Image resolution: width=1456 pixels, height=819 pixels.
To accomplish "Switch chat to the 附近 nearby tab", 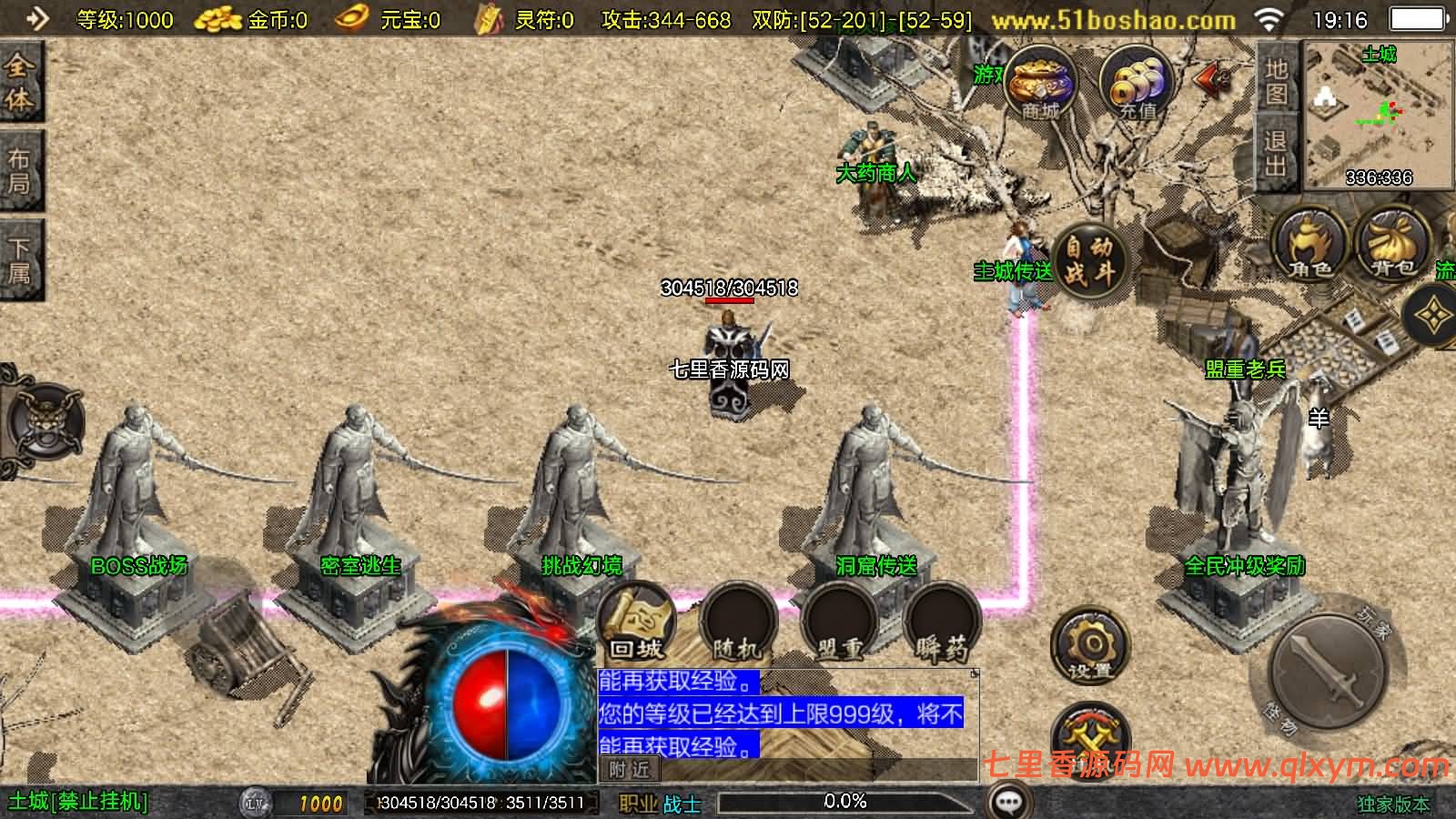I will (x=630, y=770).
